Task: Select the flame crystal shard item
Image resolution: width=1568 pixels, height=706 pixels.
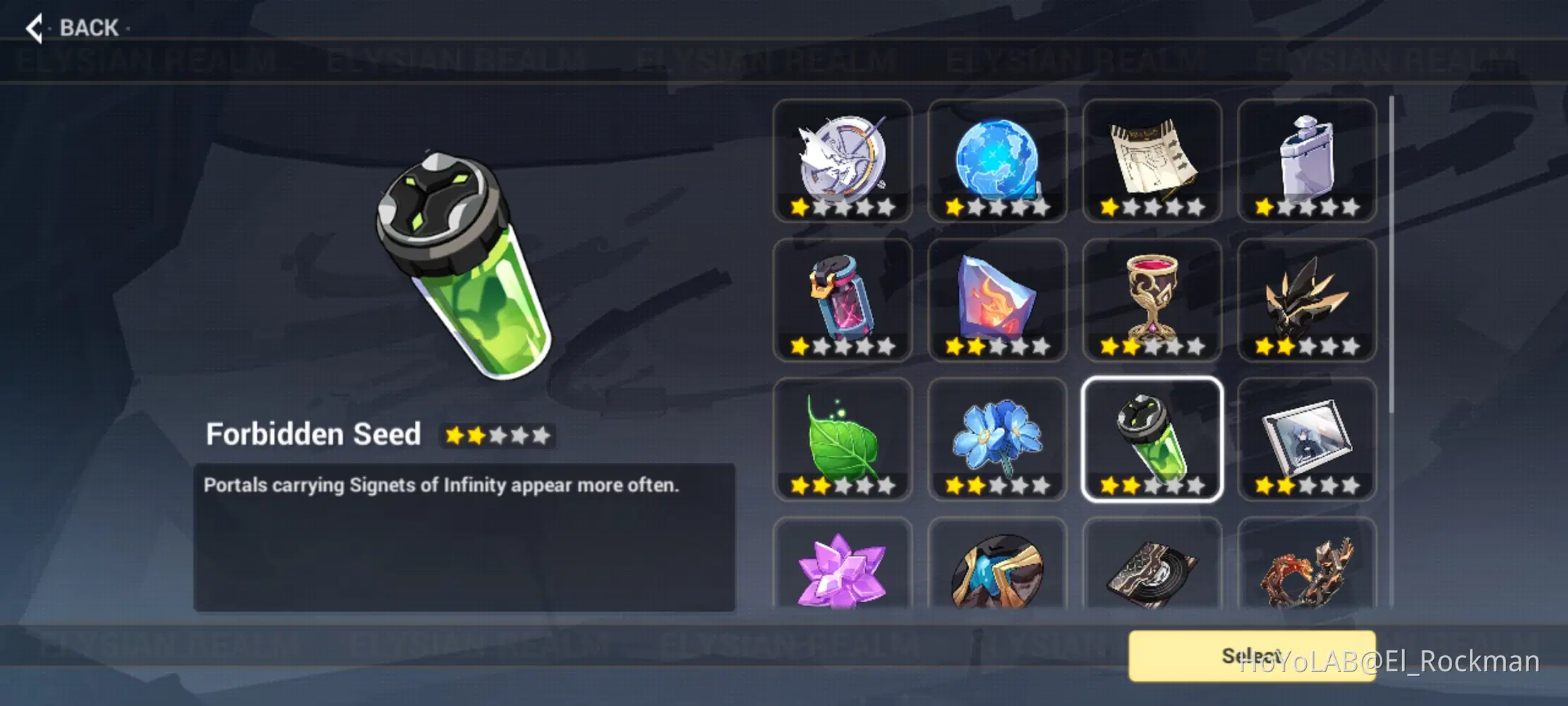Action: pyautogui.click(x=997, y=300)
